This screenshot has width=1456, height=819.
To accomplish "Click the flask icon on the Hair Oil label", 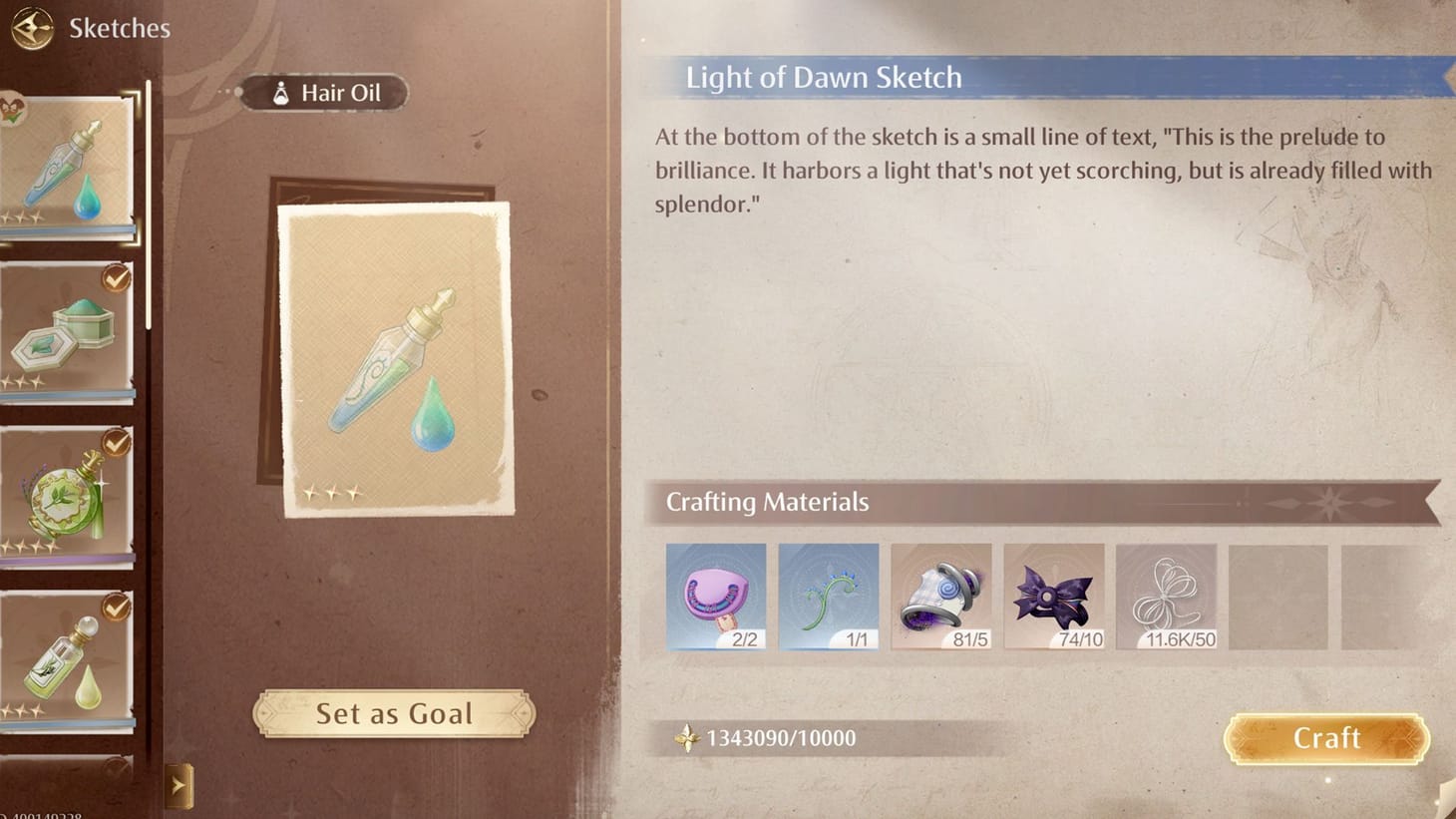I will 279,93.
